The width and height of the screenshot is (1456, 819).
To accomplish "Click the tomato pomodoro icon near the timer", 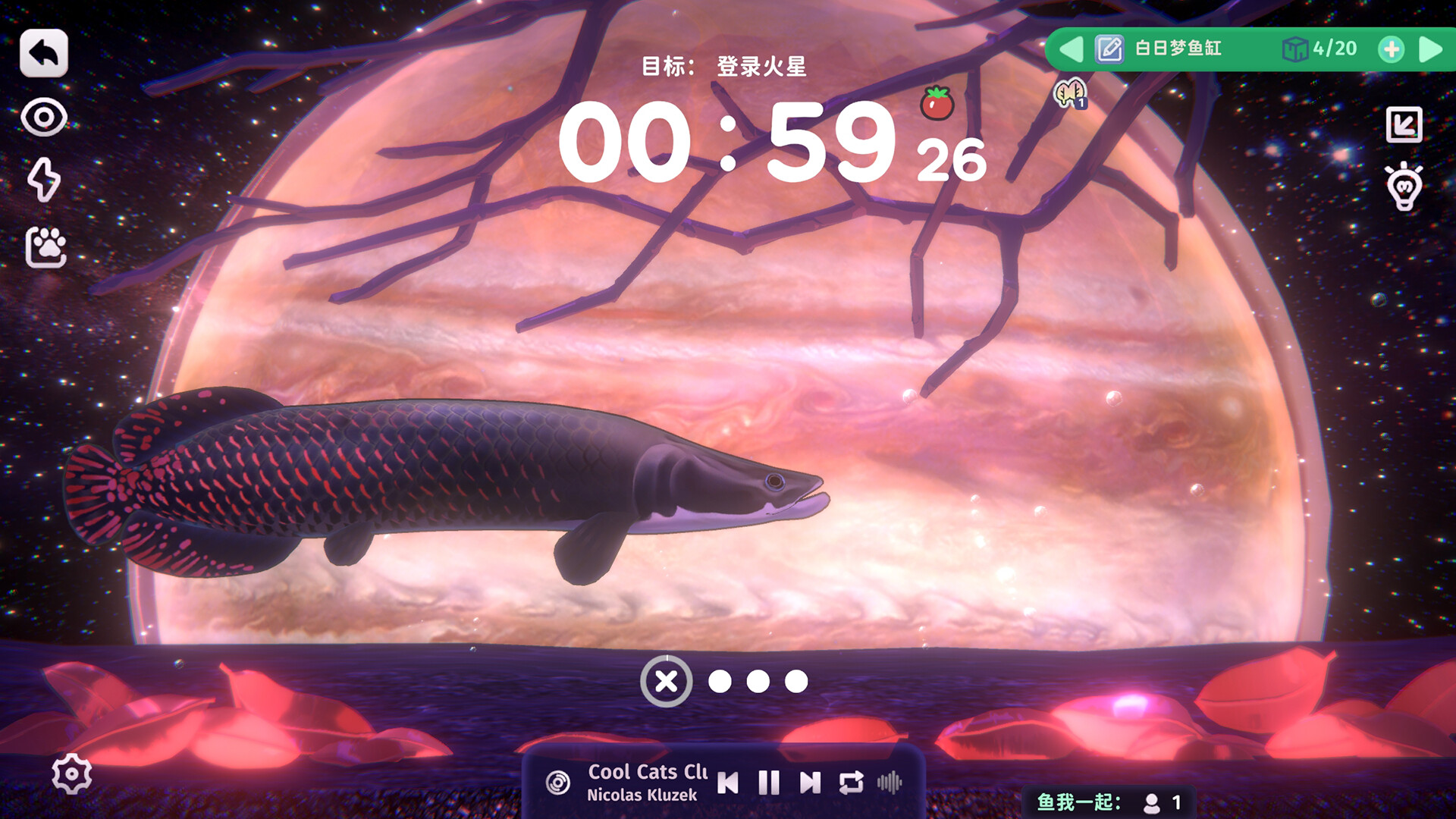I will pyautogui.click(x=937, y=101).
